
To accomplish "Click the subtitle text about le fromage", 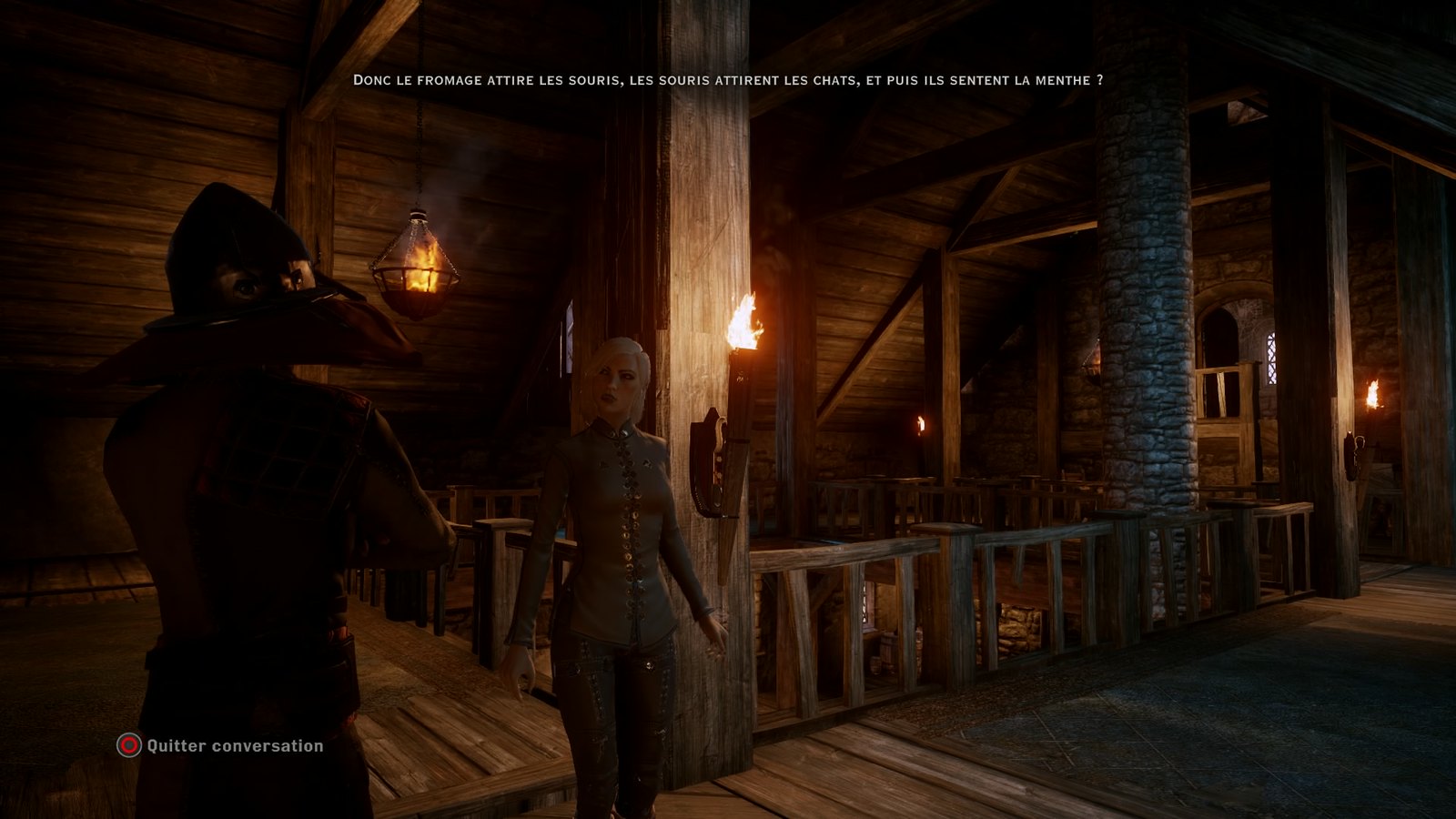I will [x=728, y=80].
